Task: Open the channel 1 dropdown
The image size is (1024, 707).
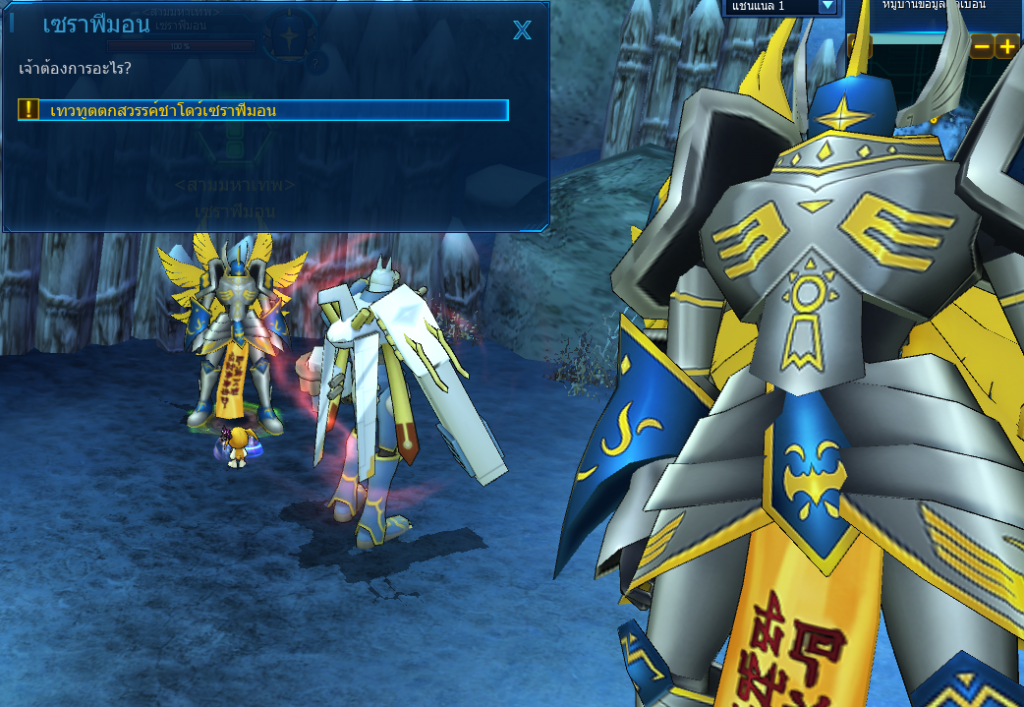Action: coord(827,6)
